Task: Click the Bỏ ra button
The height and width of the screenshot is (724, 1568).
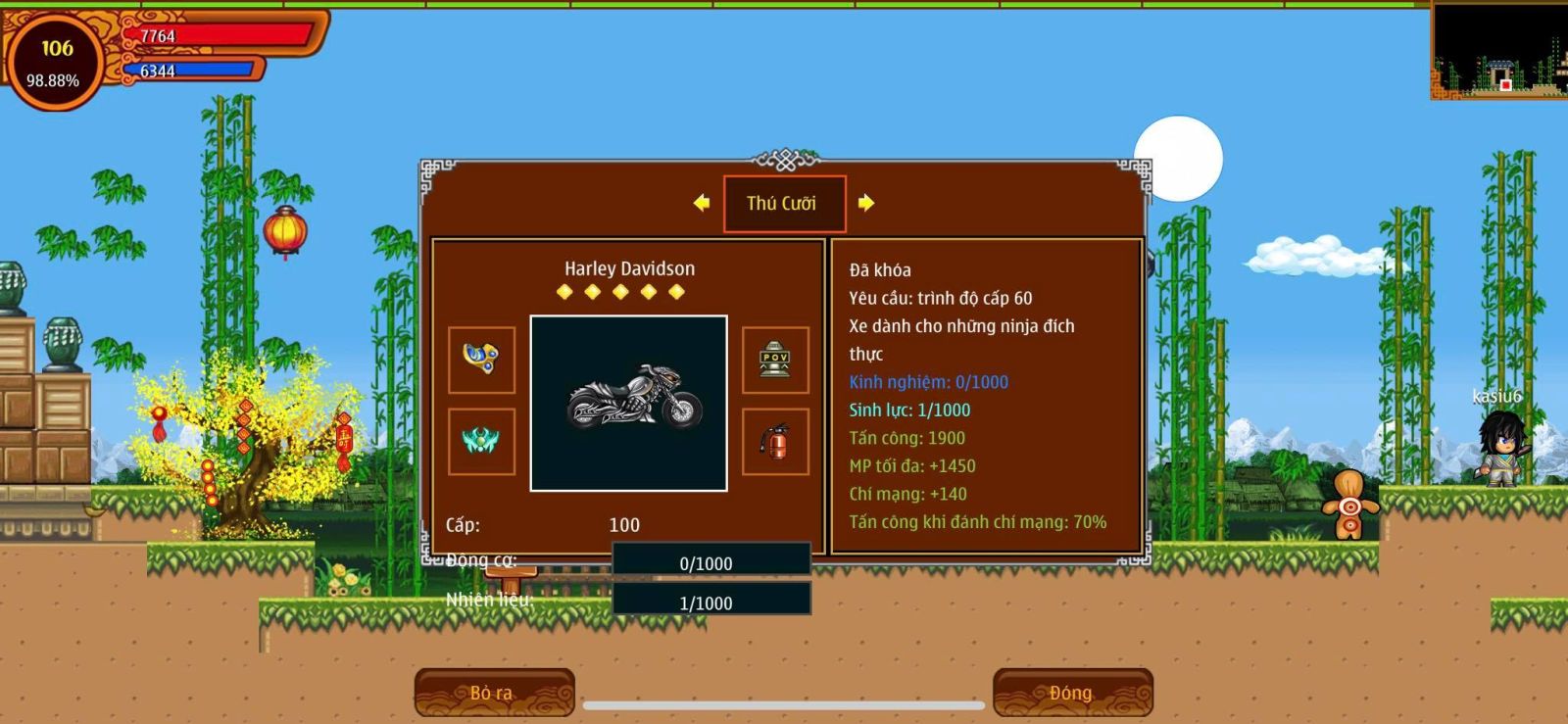Action: [x=493, y=692]
